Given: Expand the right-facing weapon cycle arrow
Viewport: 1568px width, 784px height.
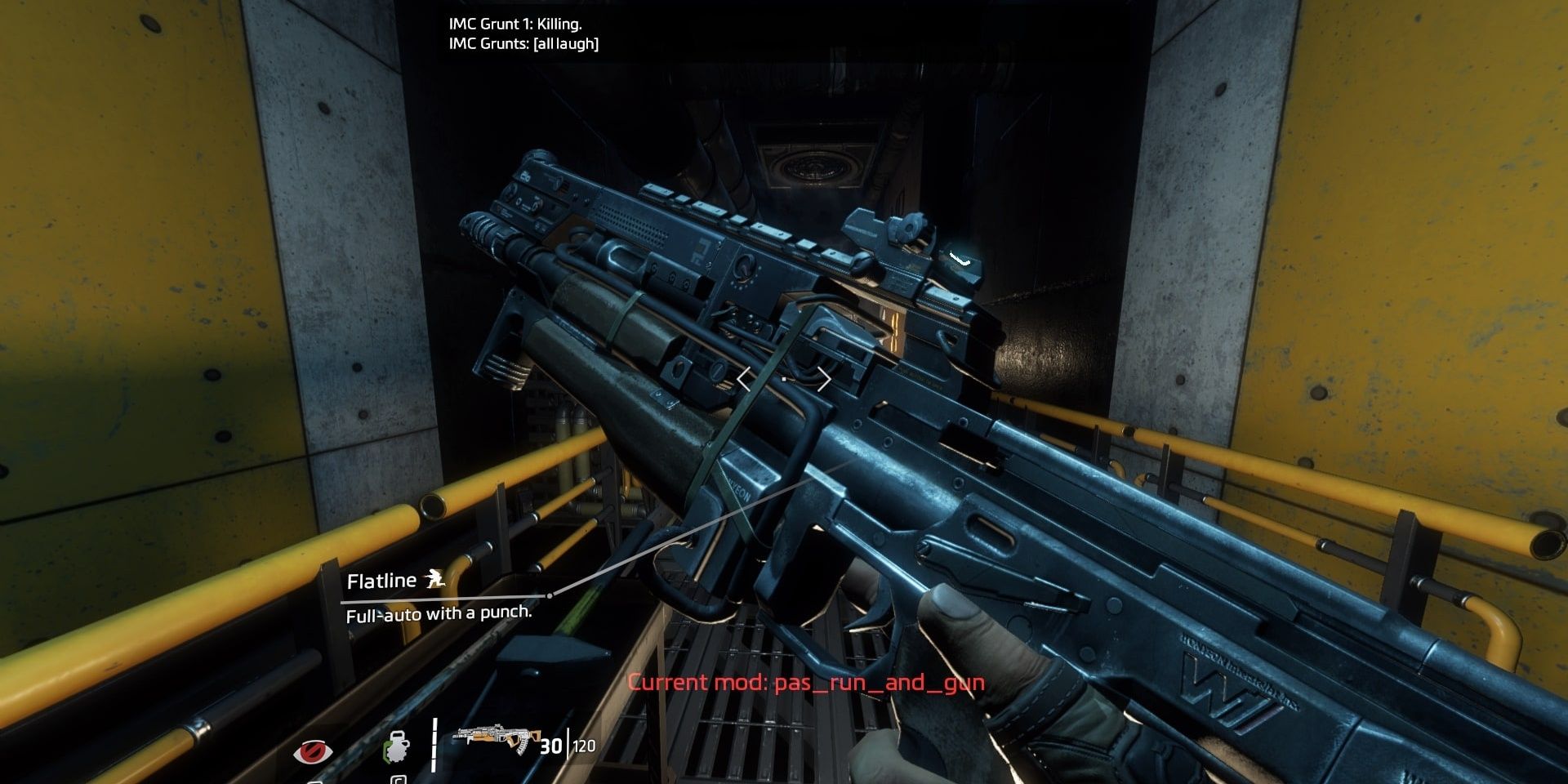Looking at the screenshot, I should click(x=825, y=378).
